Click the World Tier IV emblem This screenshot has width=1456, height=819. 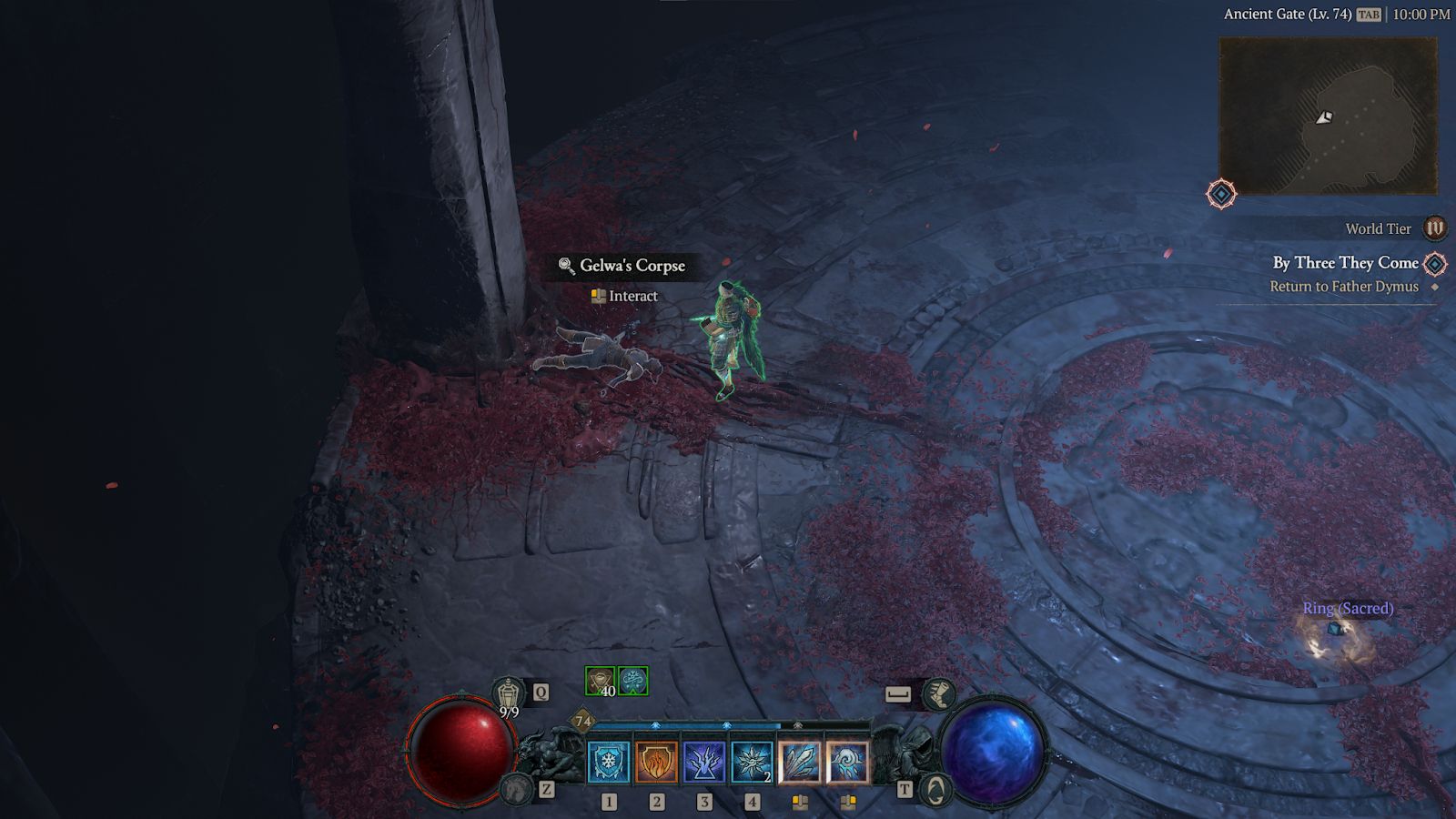click(x=1434, y=228)
